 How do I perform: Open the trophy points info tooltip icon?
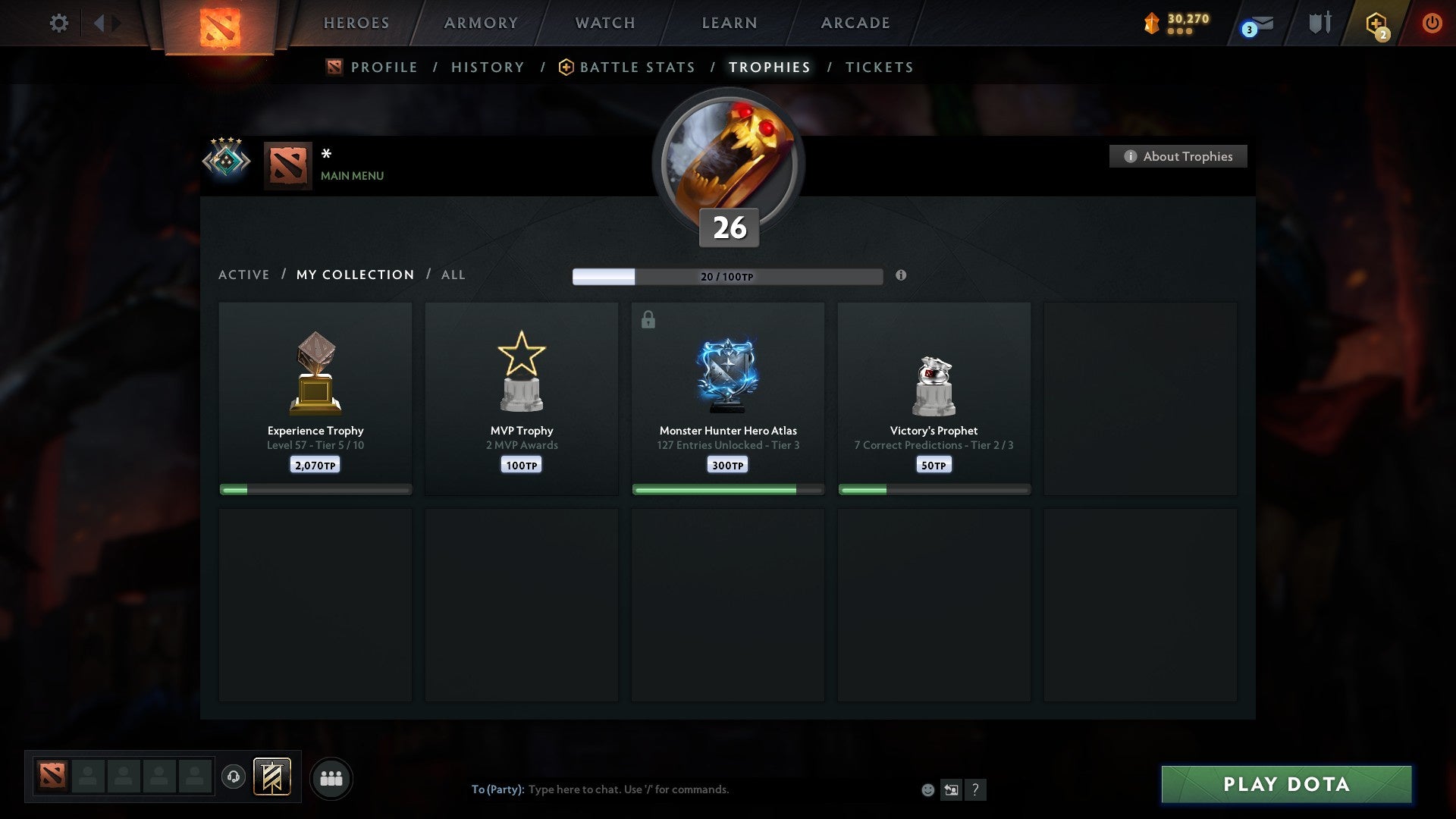tap(901, 276)
